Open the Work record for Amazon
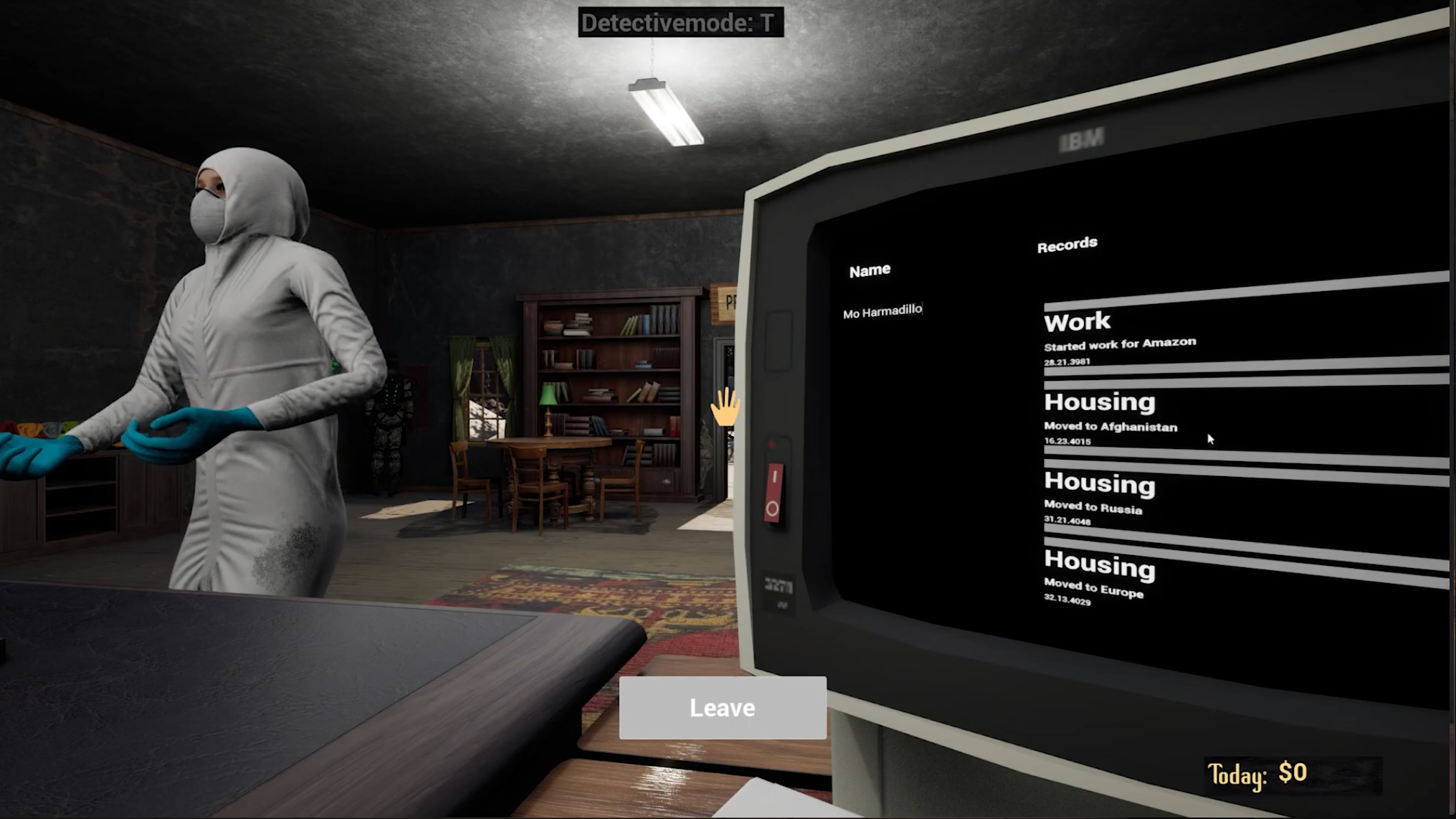The height and width of the screenshot is (819, 1456). click(1120, 337)
